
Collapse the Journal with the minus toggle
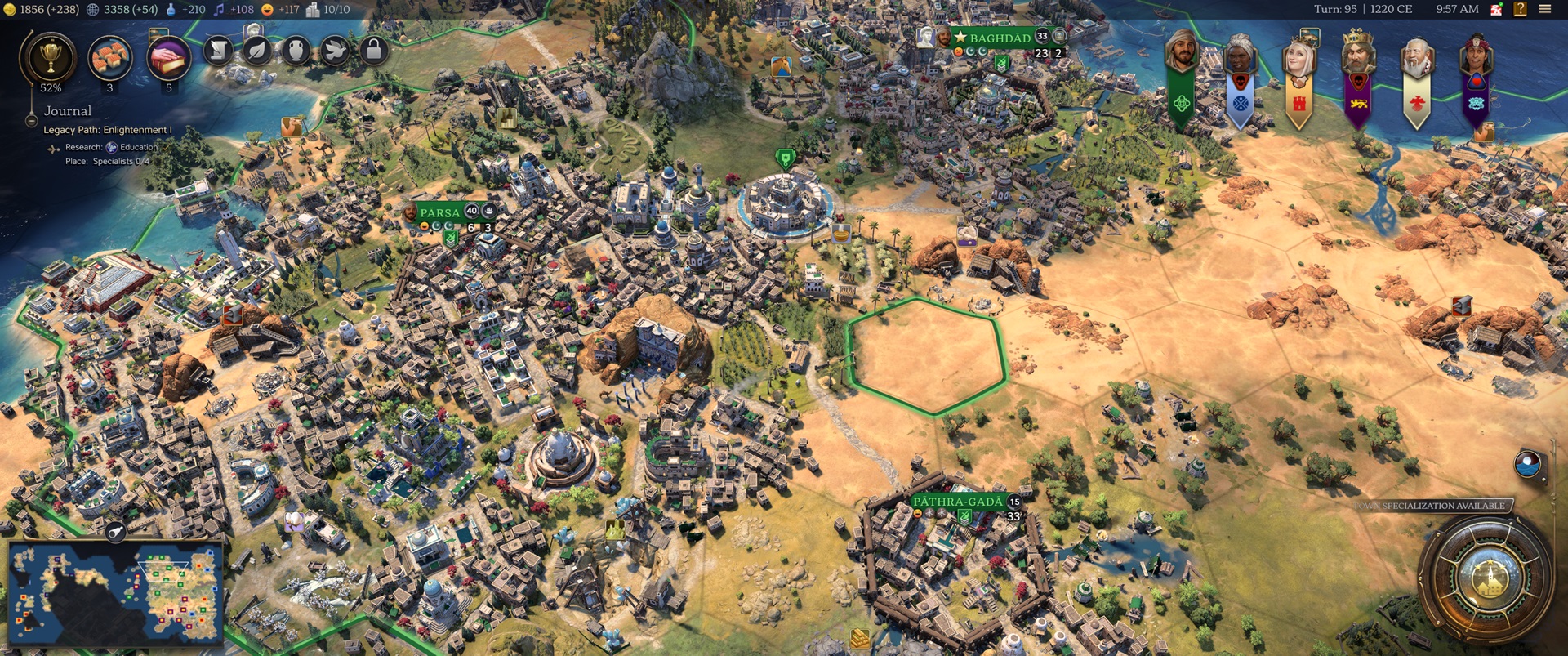[31, 120]
